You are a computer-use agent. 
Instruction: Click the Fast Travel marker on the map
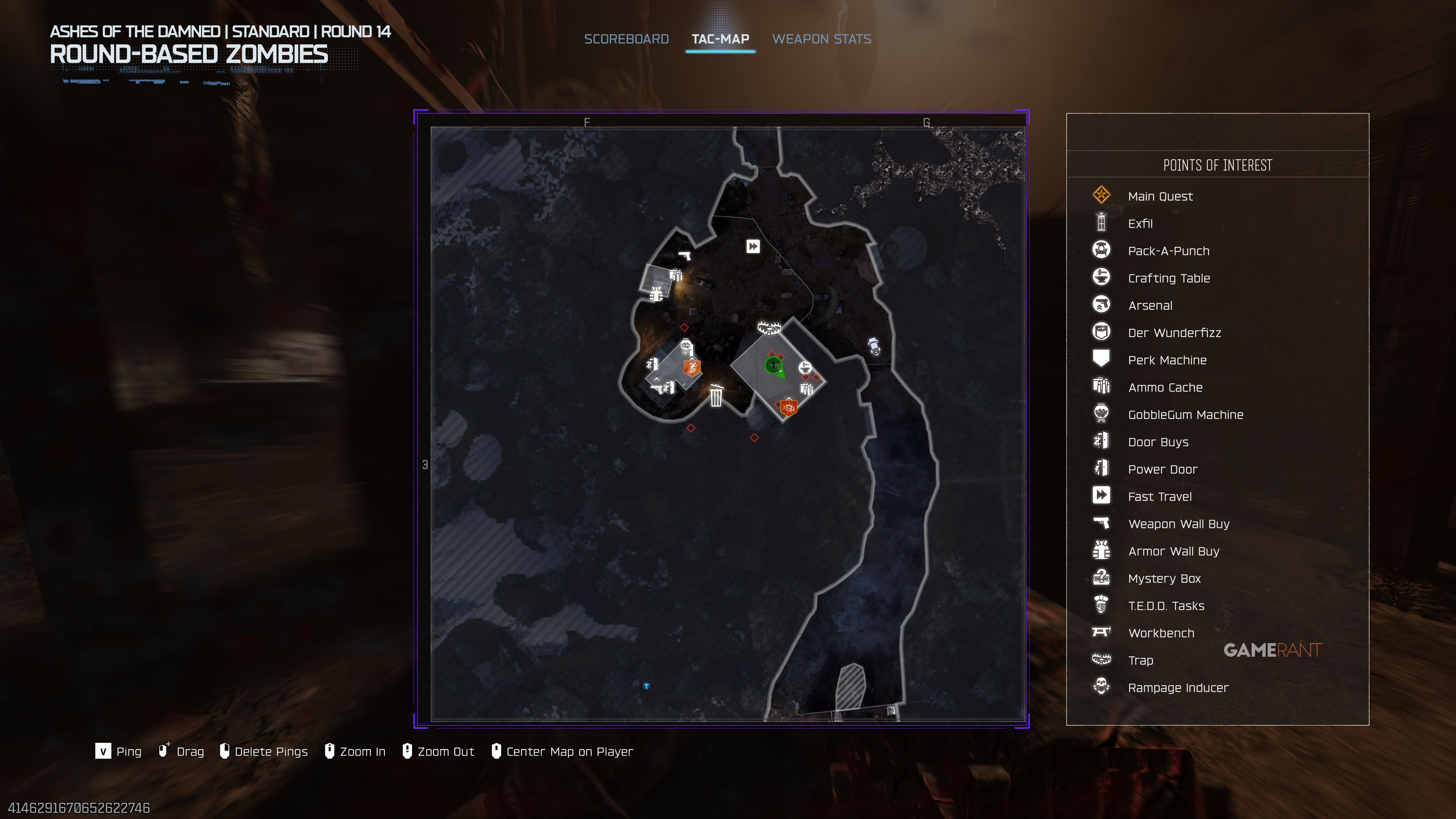753,246
